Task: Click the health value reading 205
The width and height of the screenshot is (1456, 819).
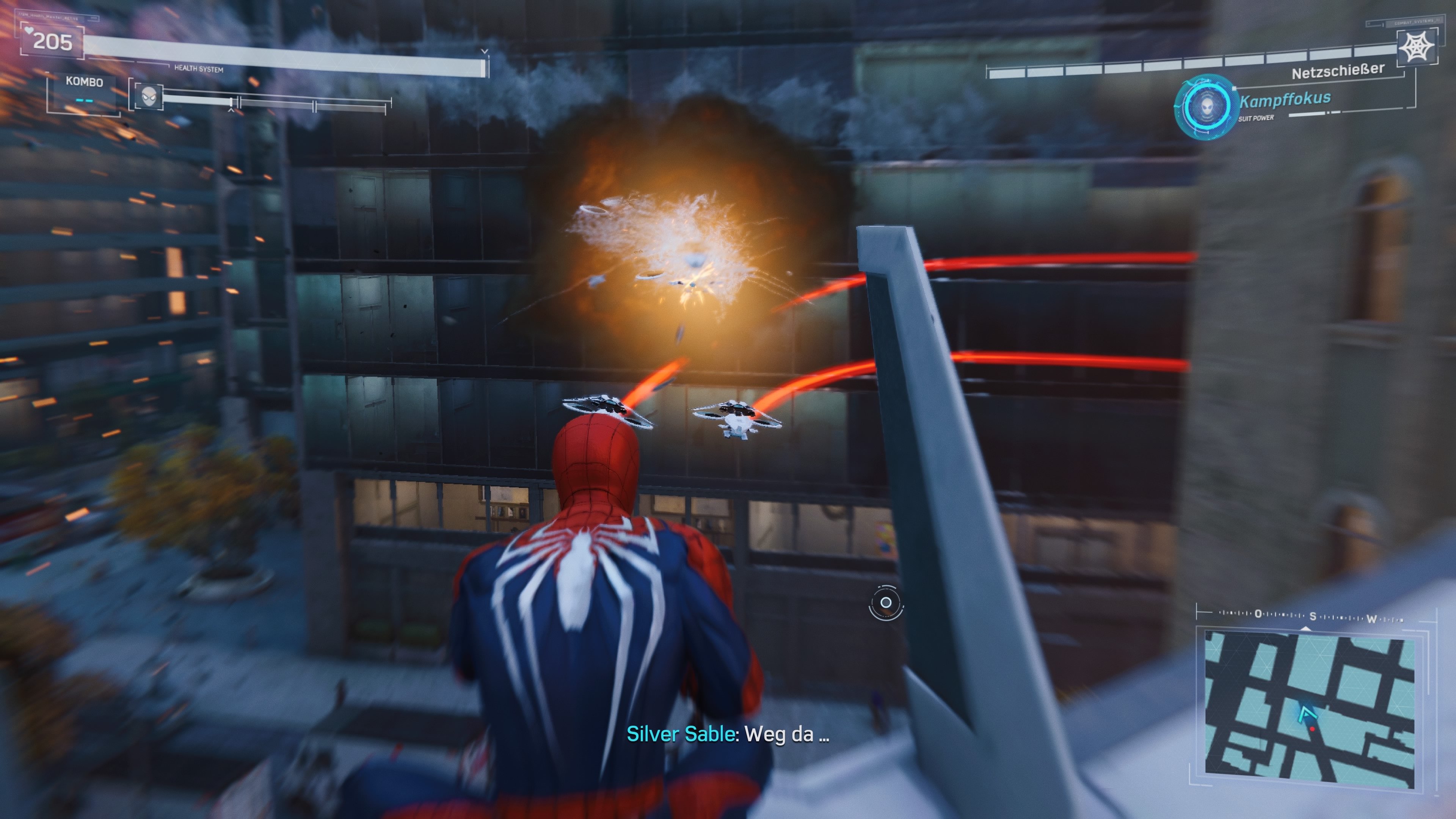Action: pyautogui.click(x=52, y=41)
